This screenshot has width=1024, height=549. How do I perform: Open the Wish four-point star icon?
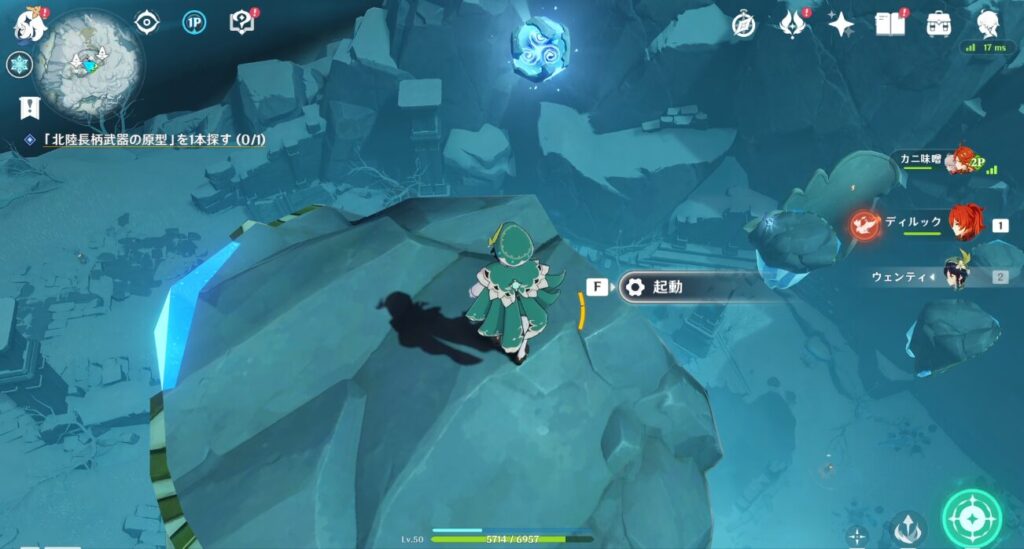[841, 24]
